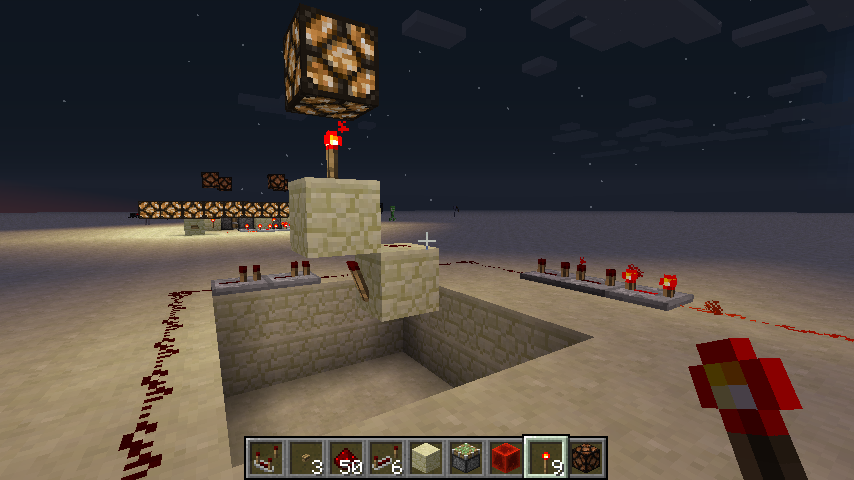Choose the sticky piston slot
Viewport: 854px width, 480px height.
click(x=467, y=458)
